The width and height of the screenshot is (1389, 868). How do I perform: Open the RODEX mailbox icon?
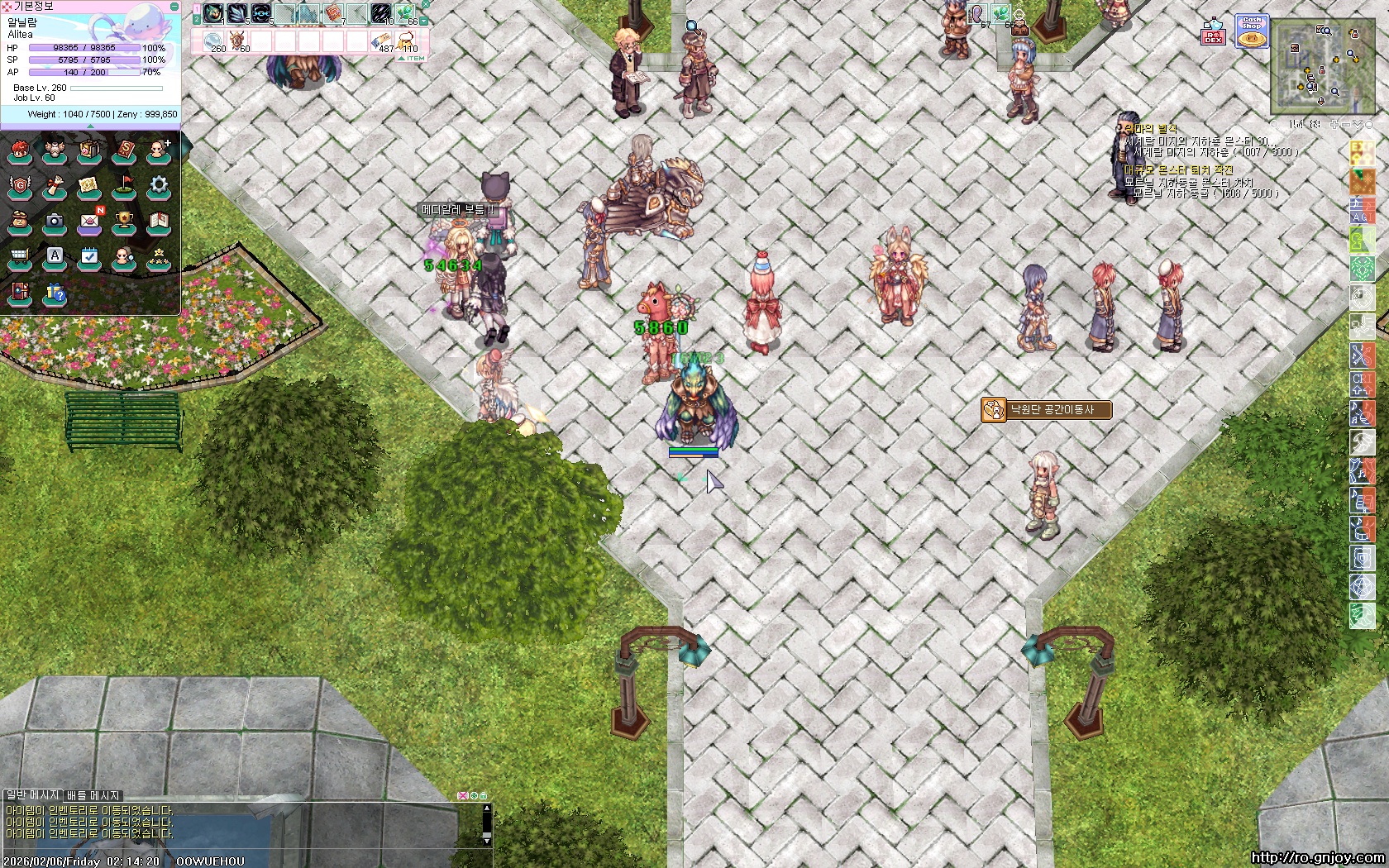tap(1213, 33)
